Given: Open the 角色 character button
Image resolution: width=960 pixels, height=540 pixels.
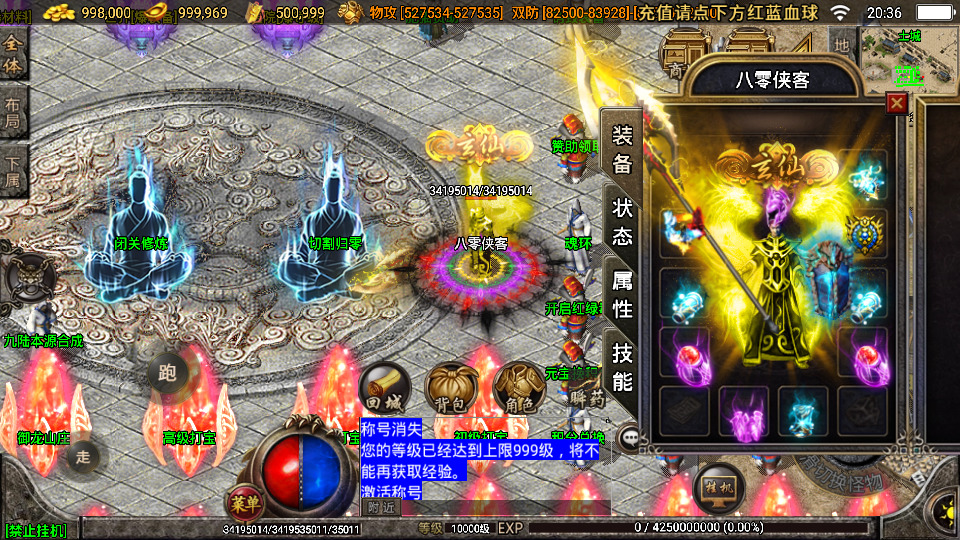Looking at the screenshot, I should click(516, 387).
